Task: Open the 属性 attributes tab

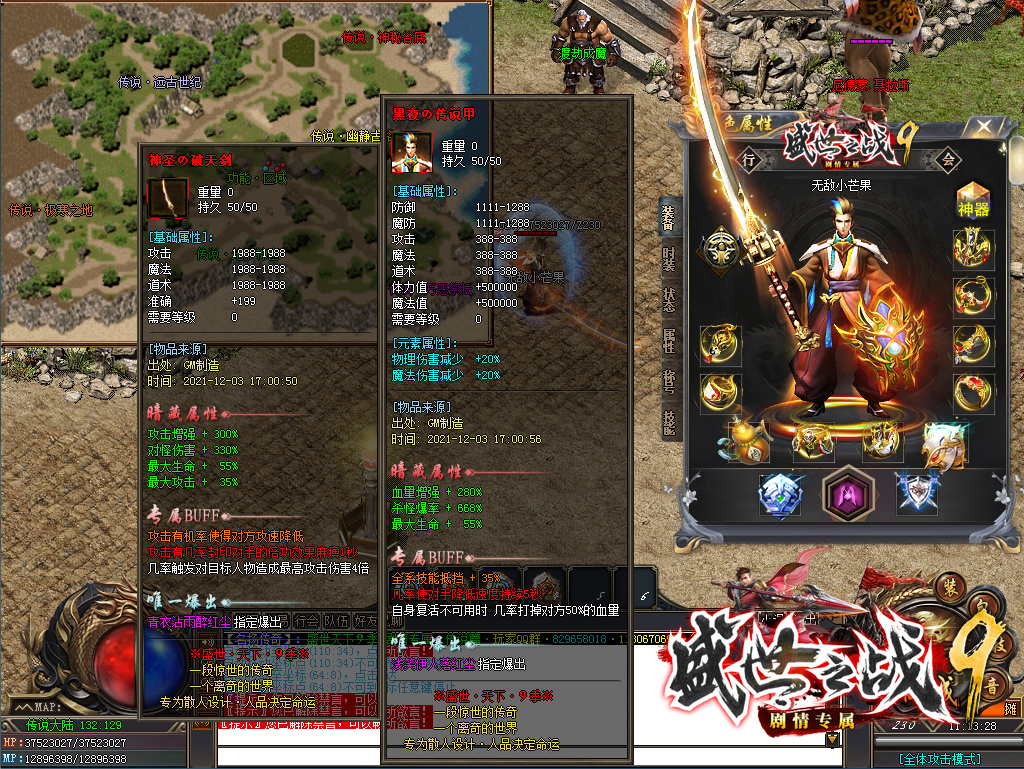Action: (x=668, y=341)
